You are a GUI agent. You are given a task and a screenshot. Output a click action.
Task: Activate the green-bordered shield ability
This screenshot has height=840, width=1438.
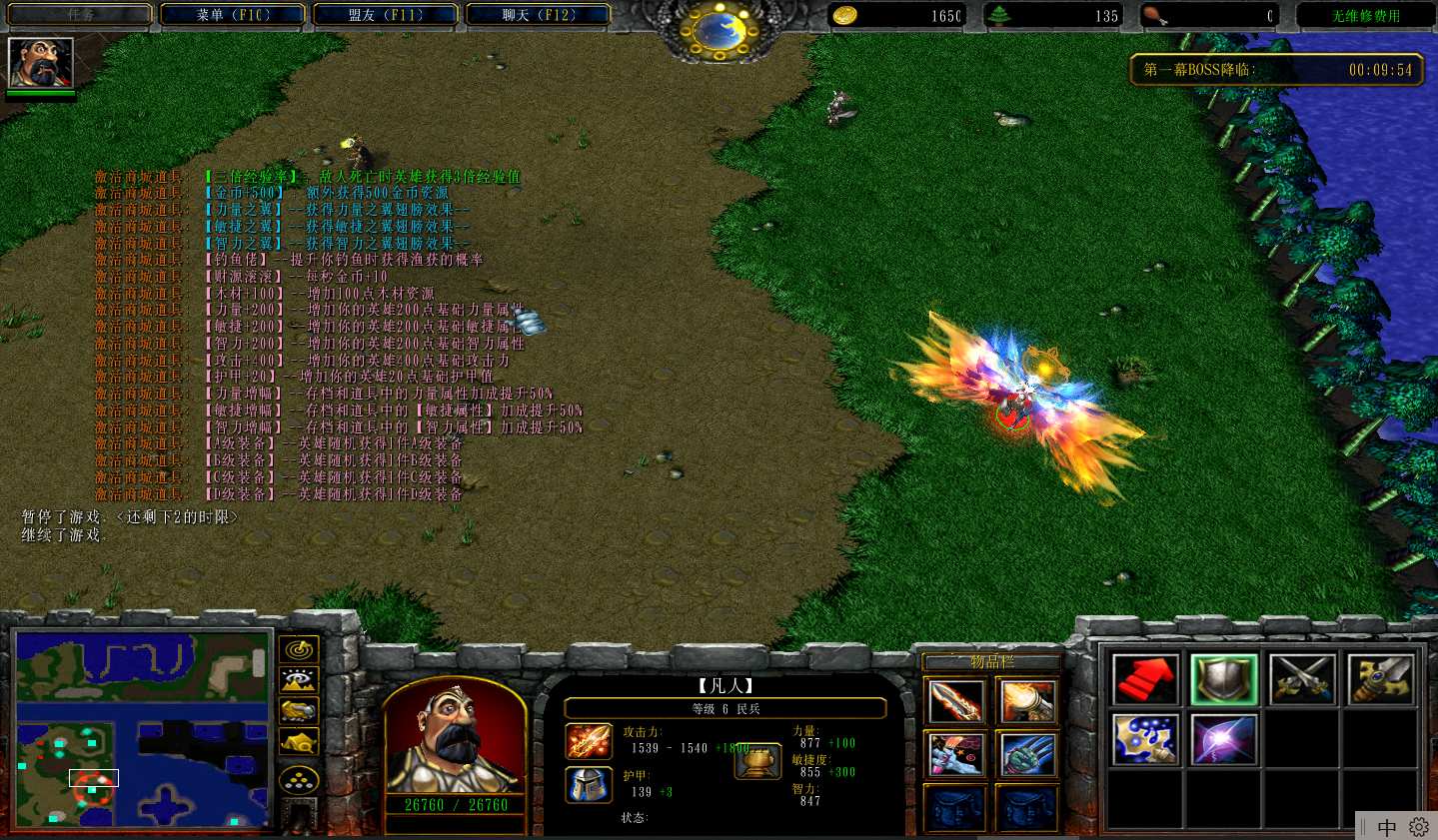[x=1223, y=680]
